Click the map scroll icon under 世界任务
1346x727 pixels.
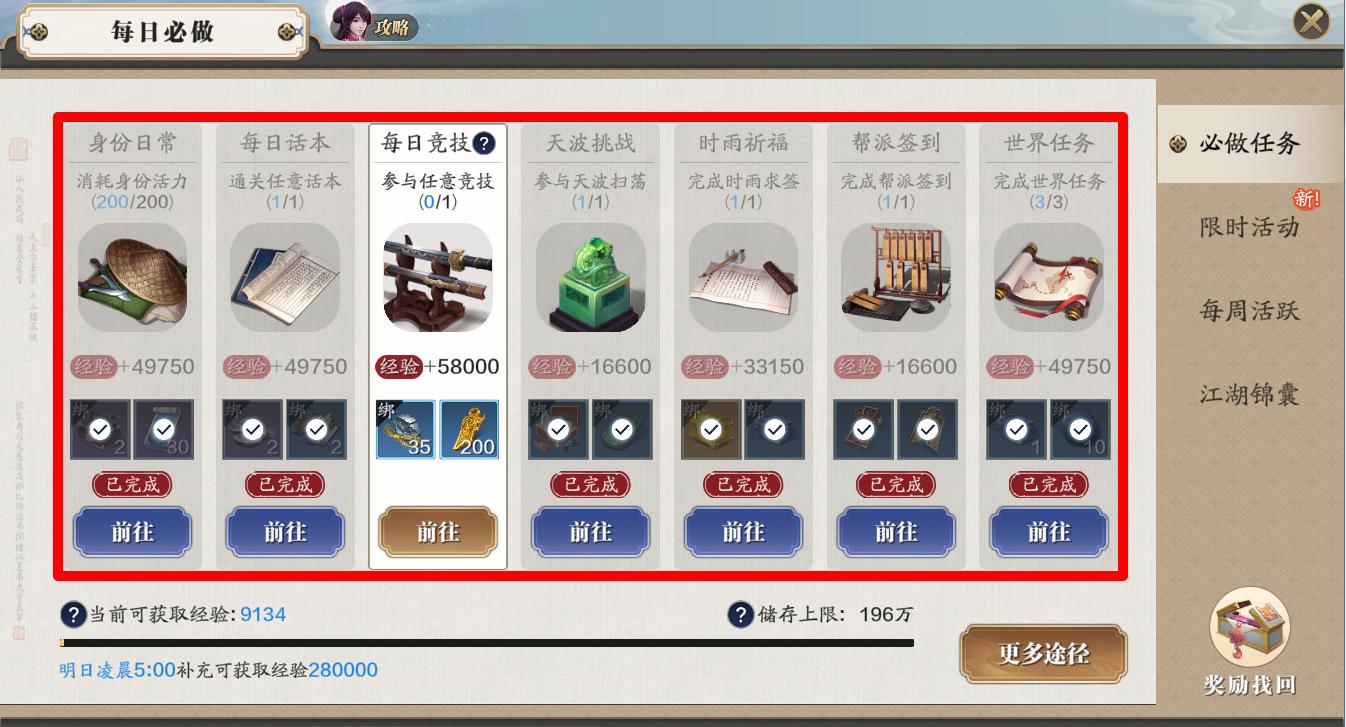click(x=1048, y=278)
